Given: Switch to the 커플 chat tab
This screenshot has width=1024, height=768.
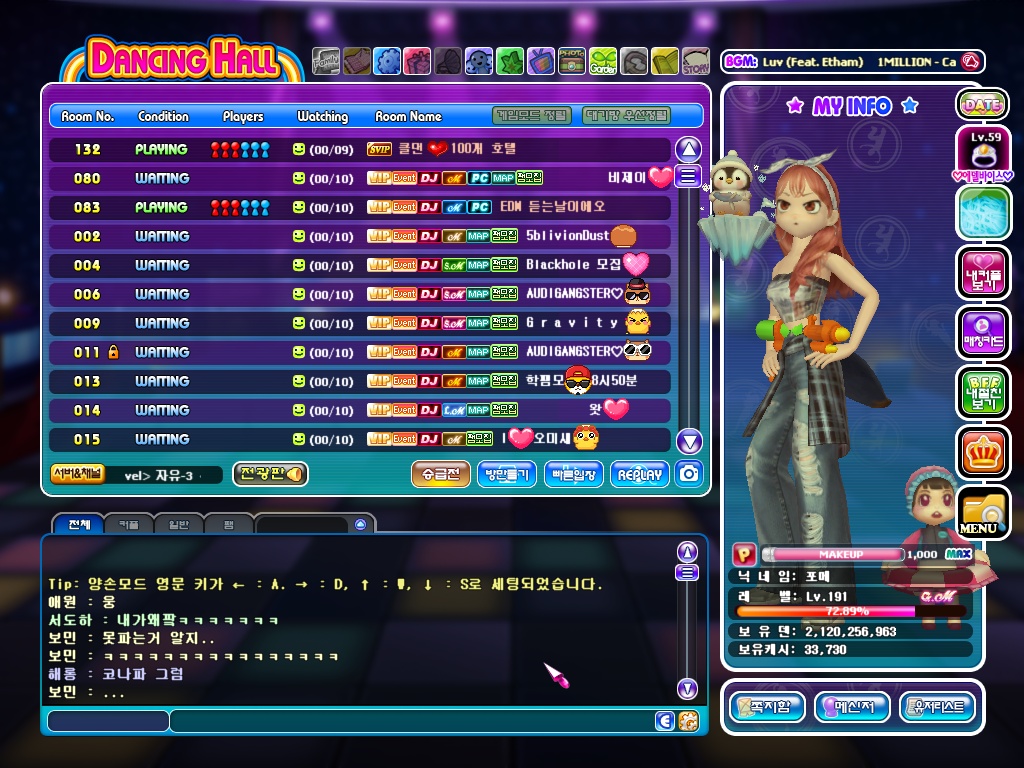Looking at the screenshot, I should [129, 524].
